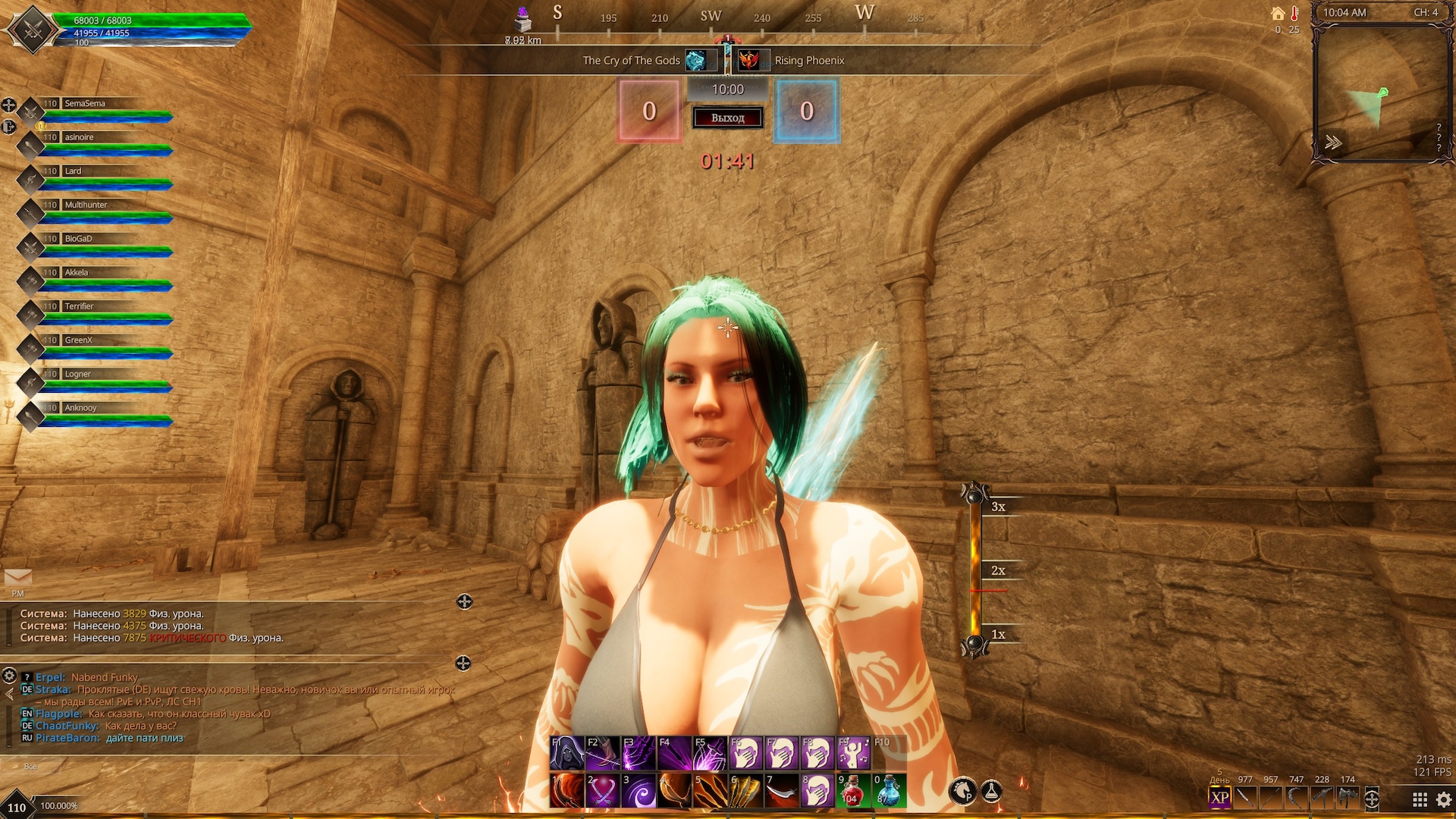Open the potion flask round button
The height and width of the screenshot is (819, 1456).
pyautogui.click(x=992, y=791)
